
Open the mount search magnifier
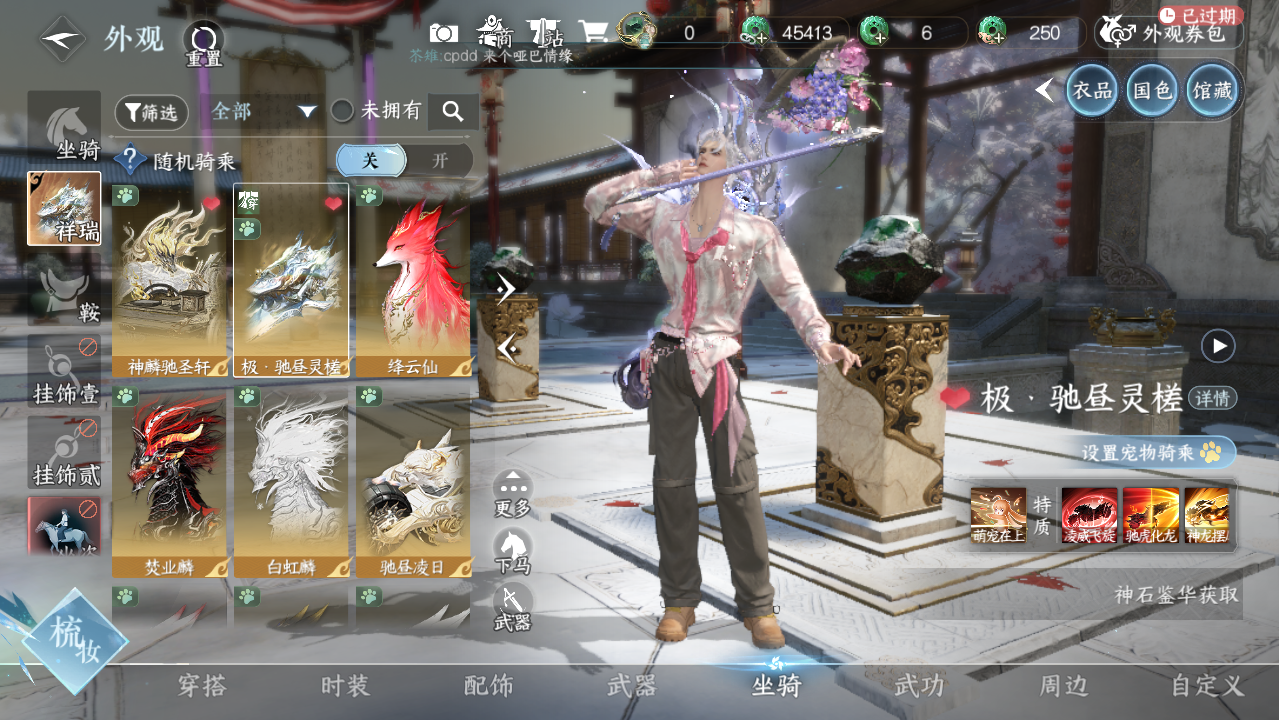click(453, 112)
